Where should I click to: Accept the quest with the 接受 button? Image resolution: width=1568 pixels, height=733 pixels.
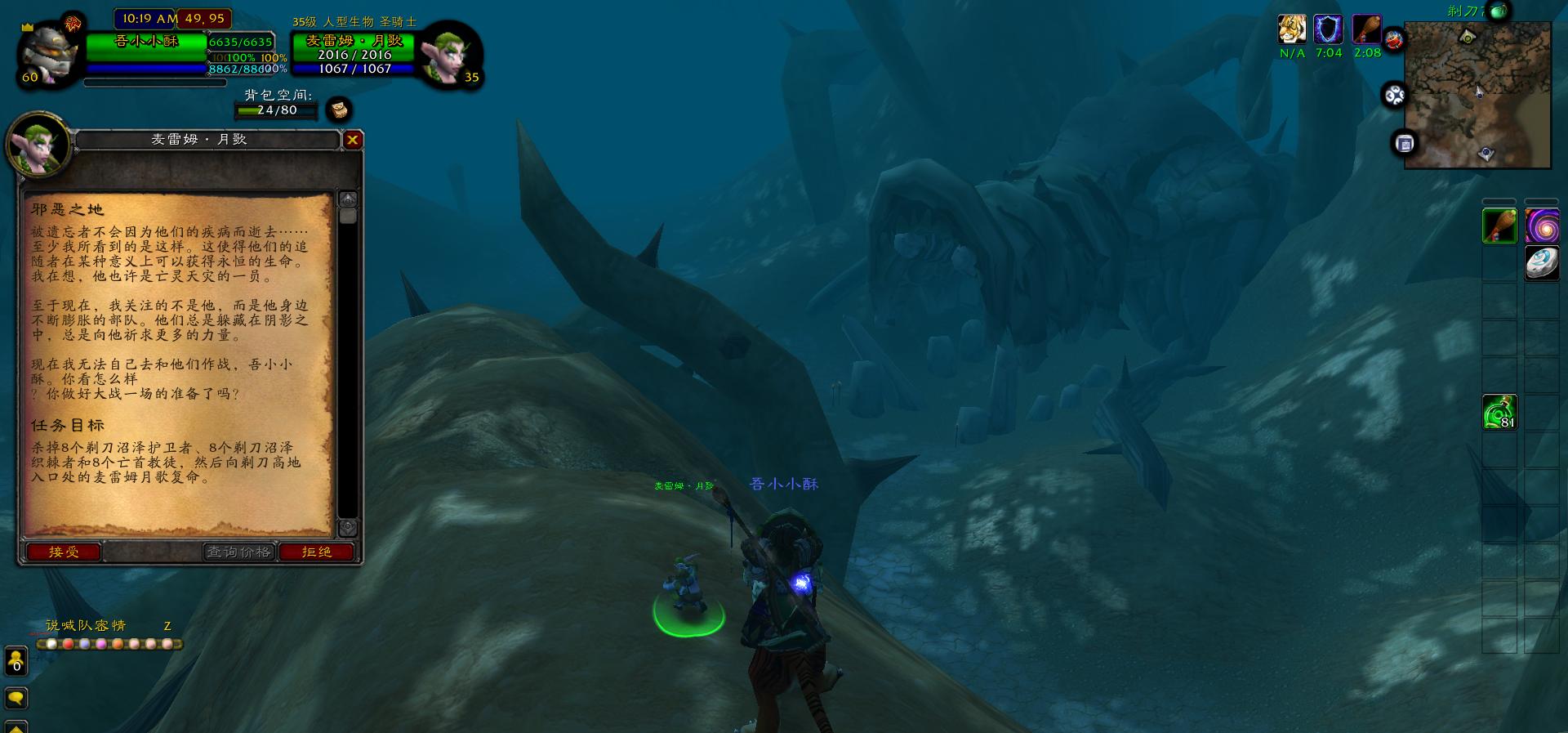64,552
